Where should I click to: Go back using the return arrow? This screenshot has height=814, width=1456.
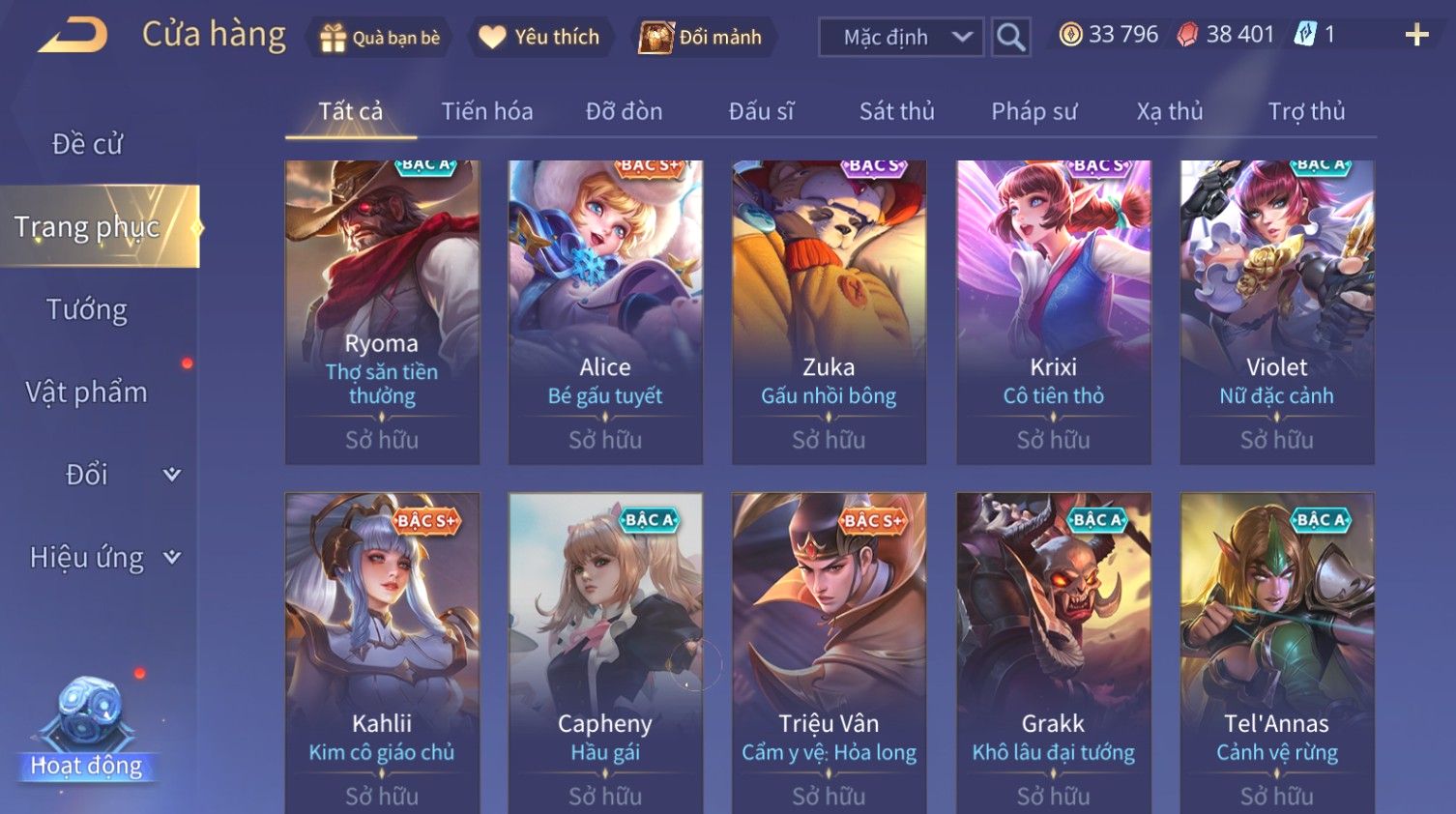[73, 36]
